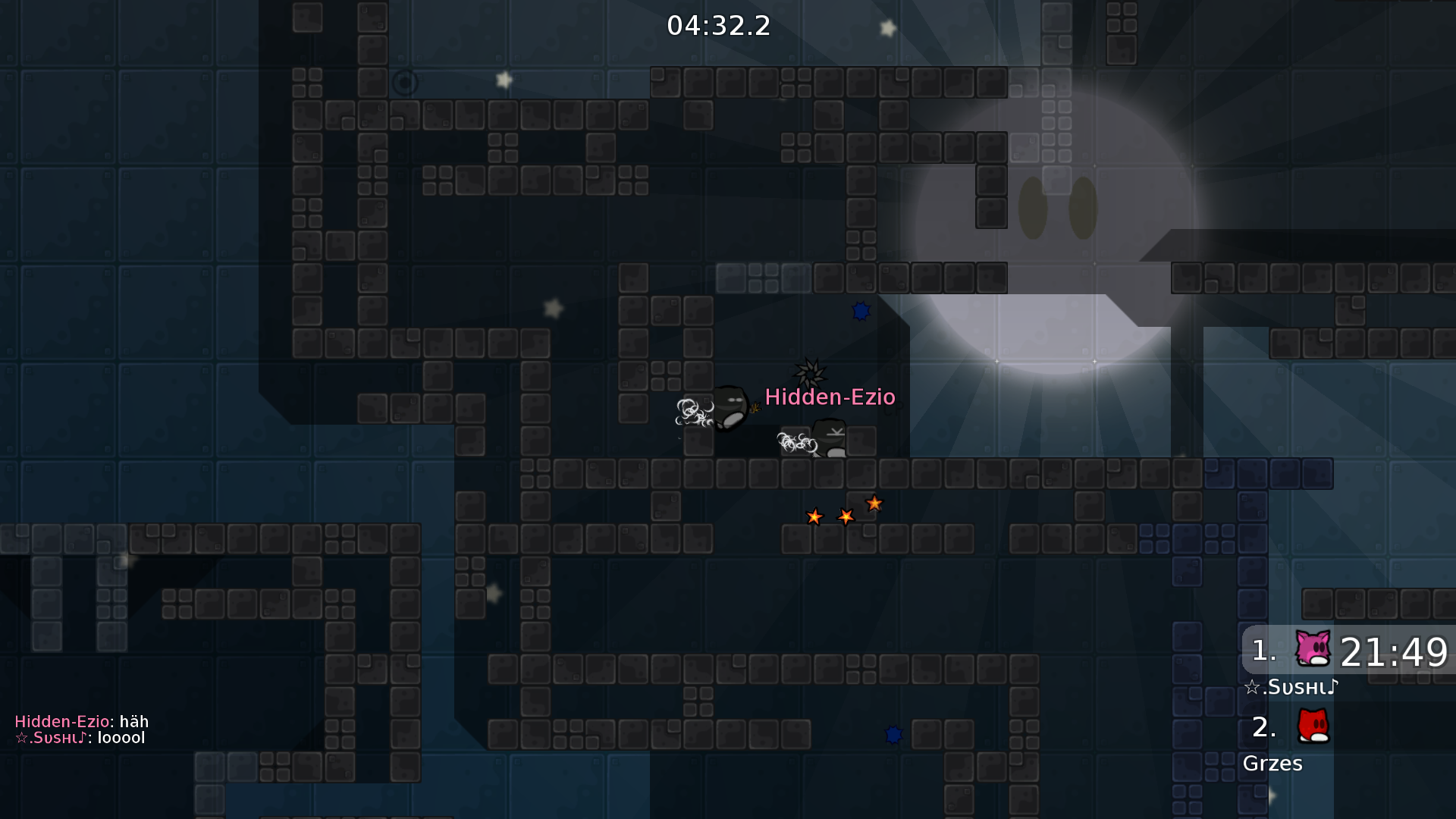The width and height of the screenshot is (1456, 819).
Task: Click the rightmost orange star pickup
Action: tap(874, 503)
